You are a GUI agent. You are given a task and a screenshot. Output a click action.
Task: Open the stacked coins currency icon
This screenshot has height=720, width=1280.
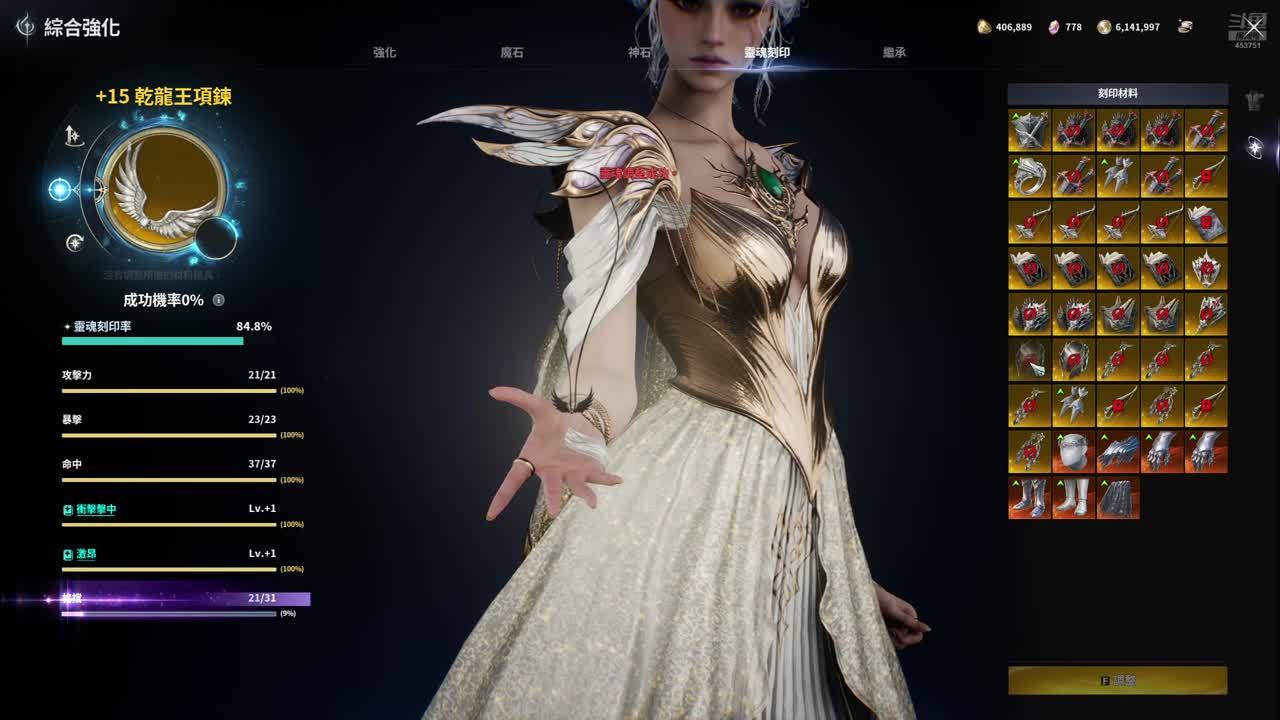coord(1185,27)
